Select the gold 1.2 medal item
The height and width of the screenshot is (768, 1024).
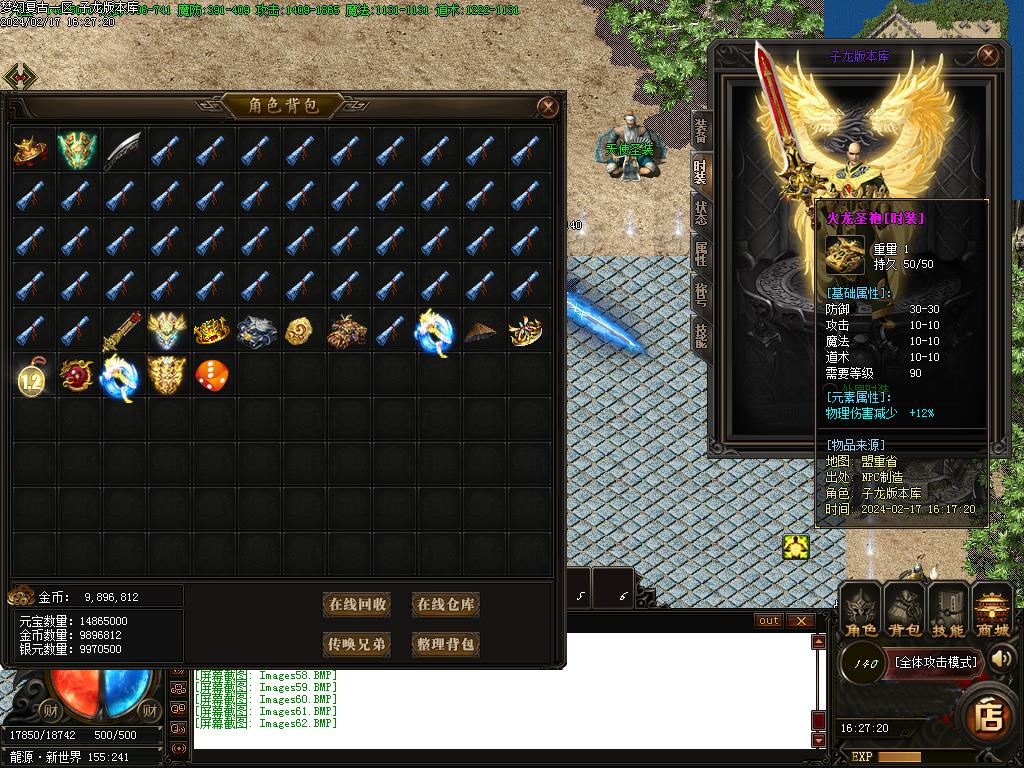pos(31,377)
